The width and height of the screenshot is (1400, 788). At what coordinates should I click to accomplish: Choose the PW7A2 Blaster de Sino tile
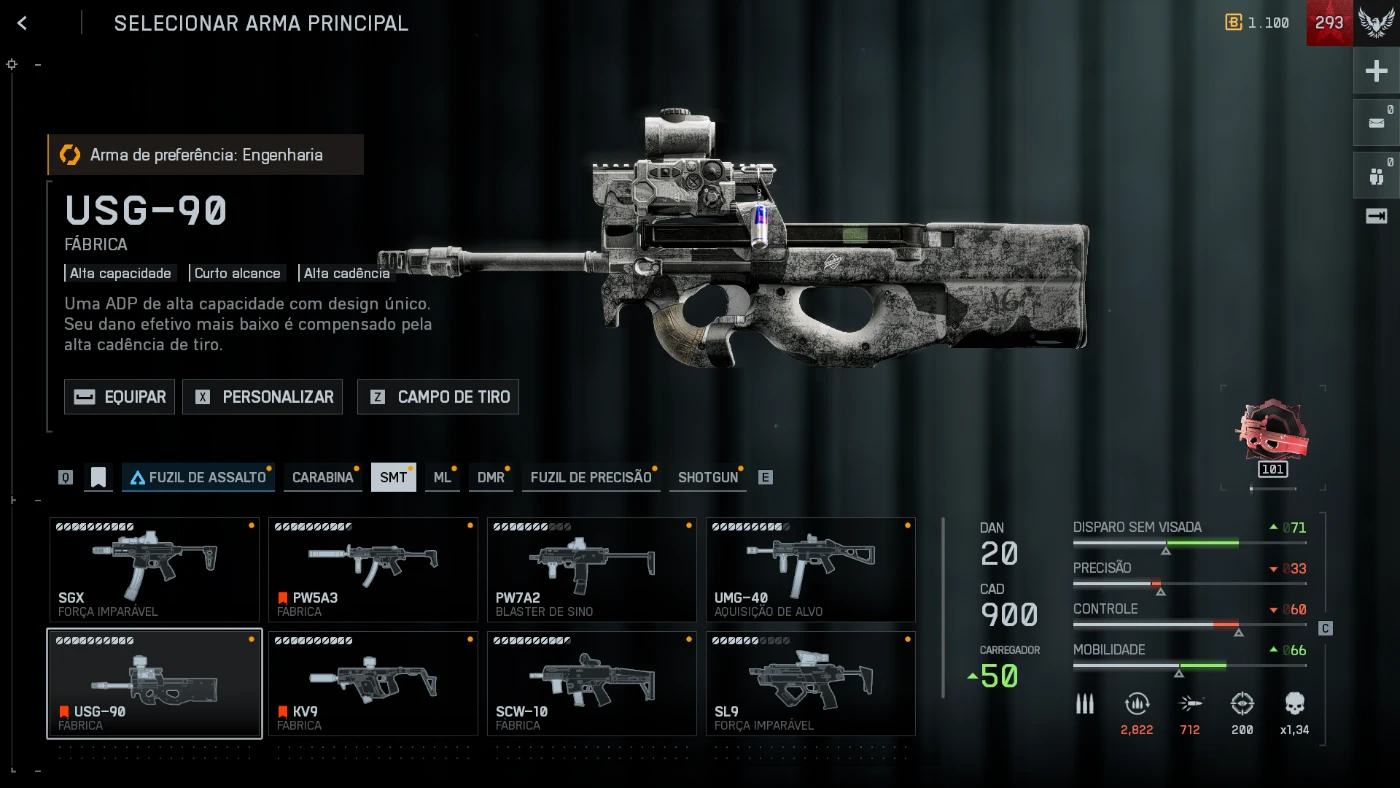click(x=592, y=569)
